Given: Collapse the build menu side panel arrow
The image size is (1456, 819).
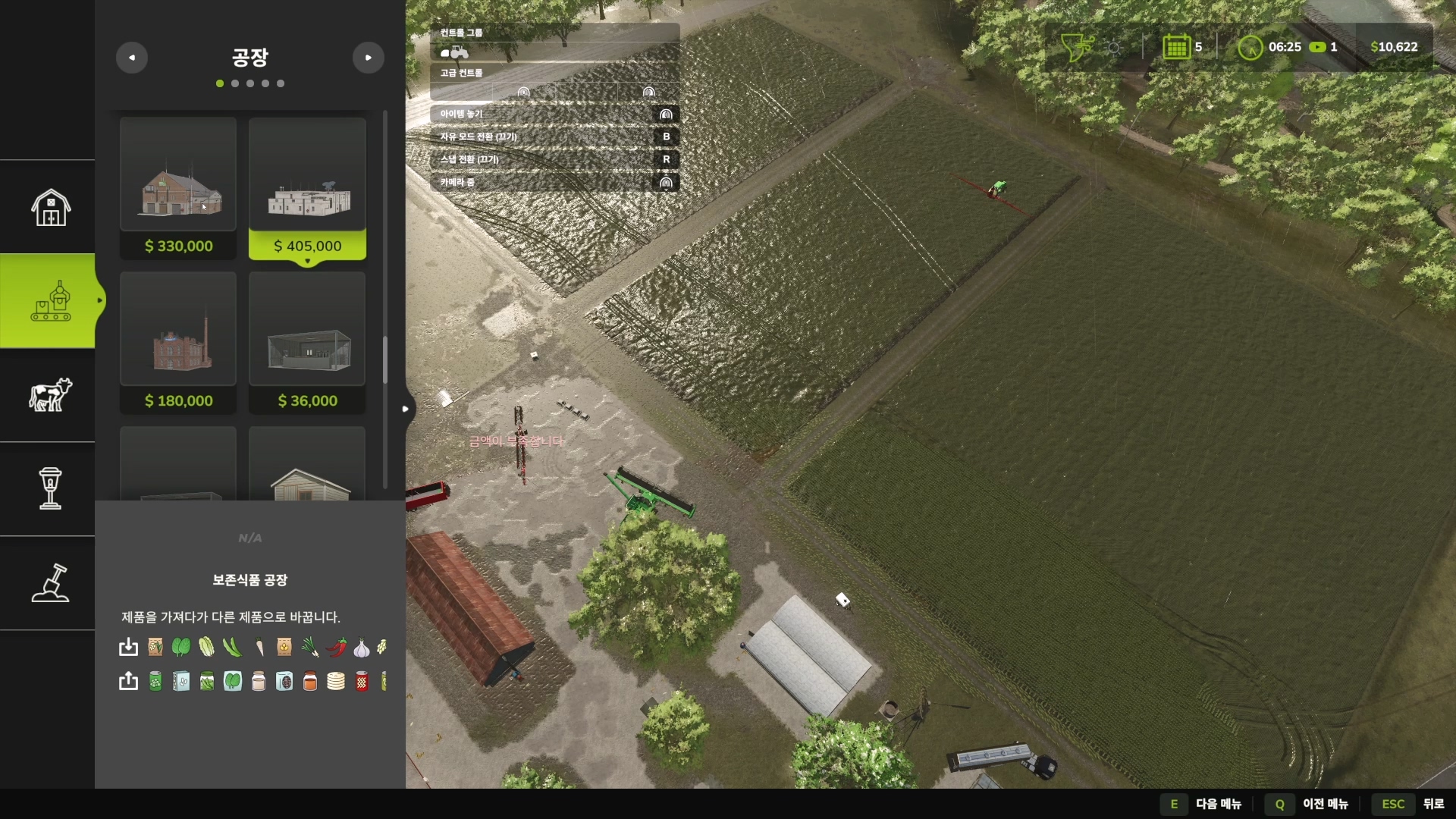Looking at the screenshot, I should click(406, 409).
